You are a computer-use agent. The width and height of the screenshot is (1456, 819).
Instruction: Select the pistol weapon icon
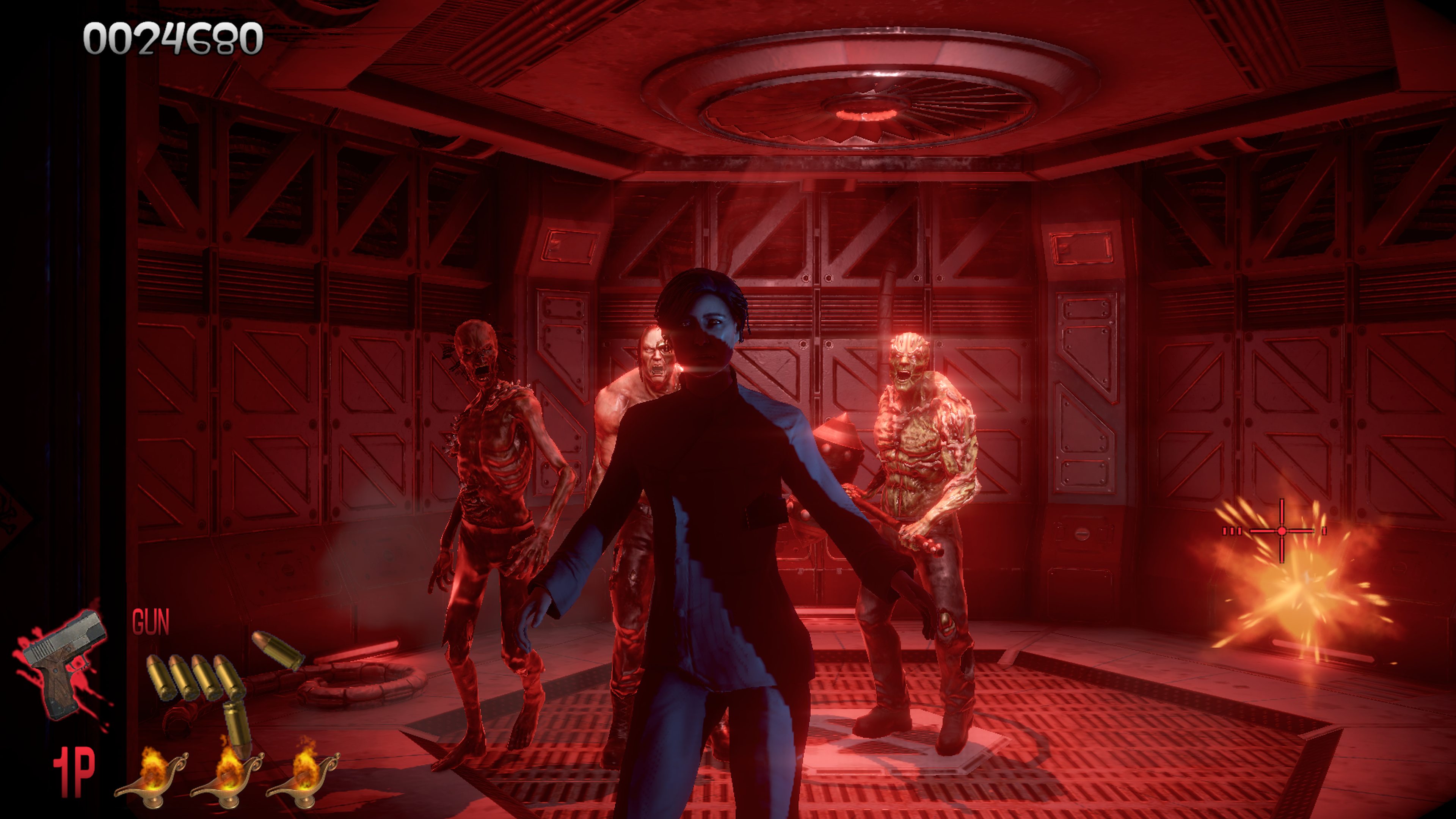point(64,661)
